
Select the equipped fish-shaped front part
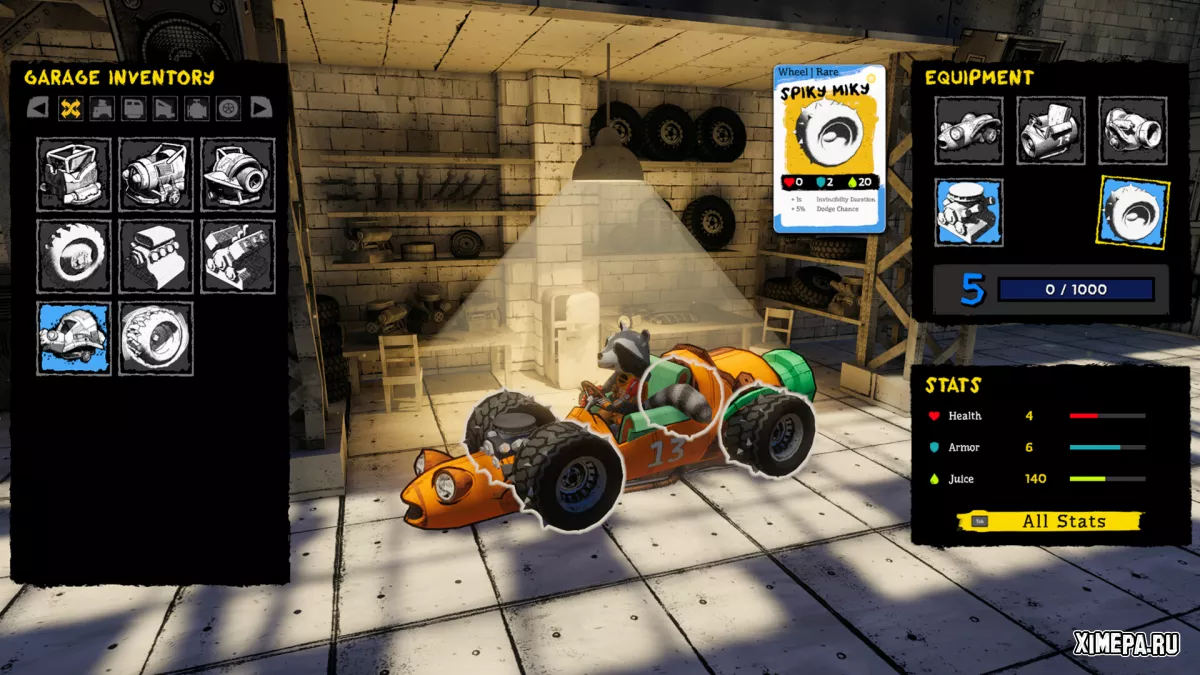tap(969, 130)
